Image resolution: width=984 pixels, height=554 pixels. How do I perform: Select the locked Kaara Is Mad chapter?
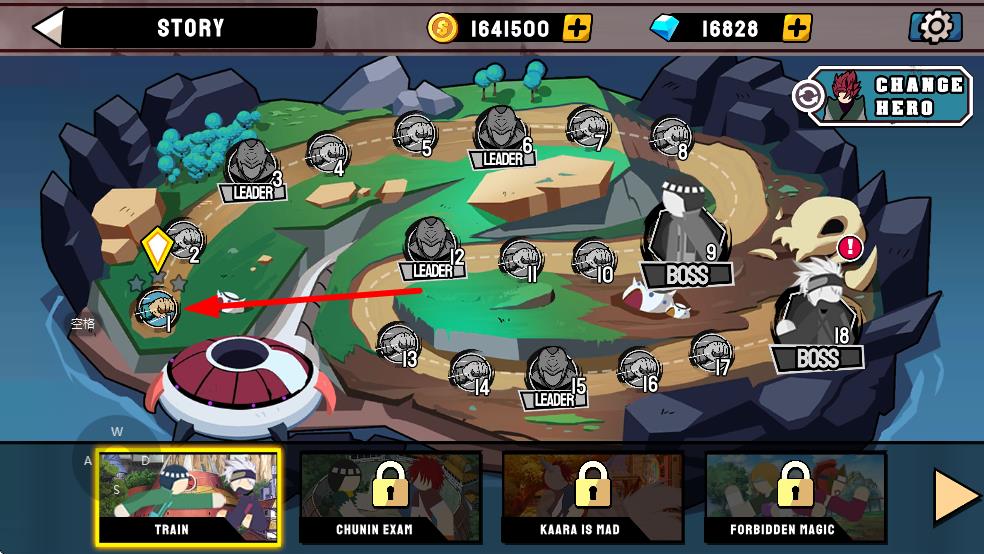592,495
